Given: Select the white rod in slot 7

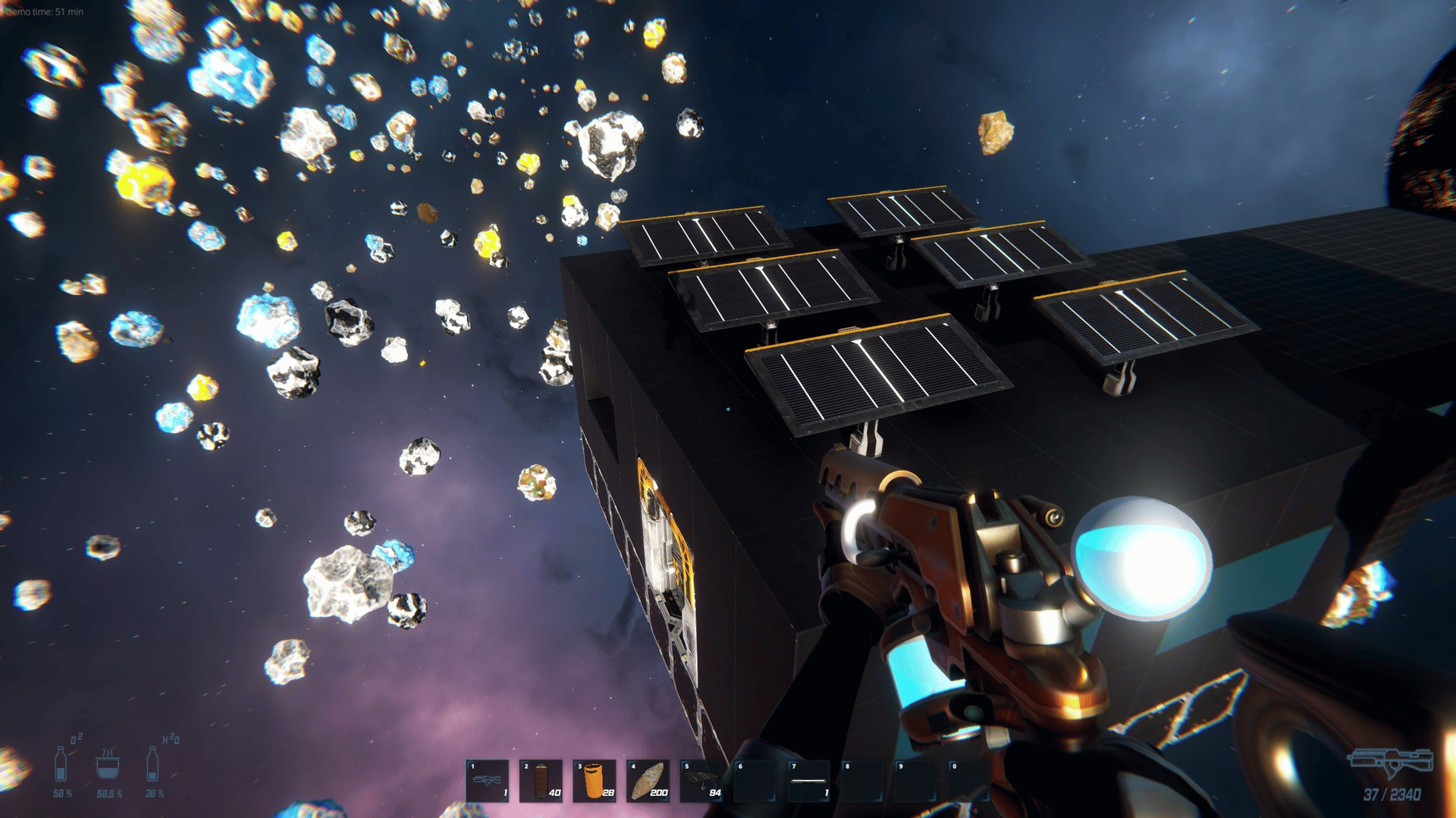Looking at the screenshot, I should pos(808,780).
